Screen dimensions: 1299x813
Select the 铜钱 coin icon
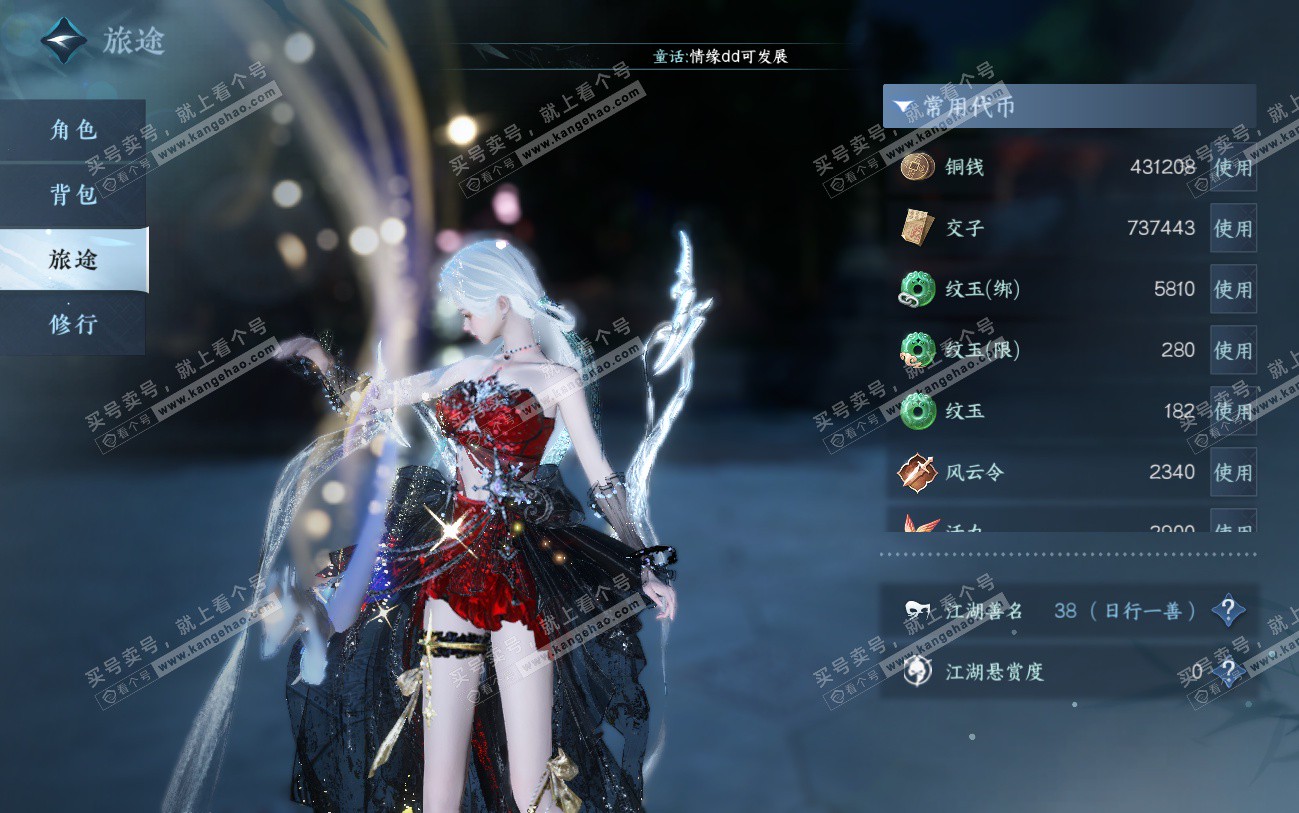[917, 167]
